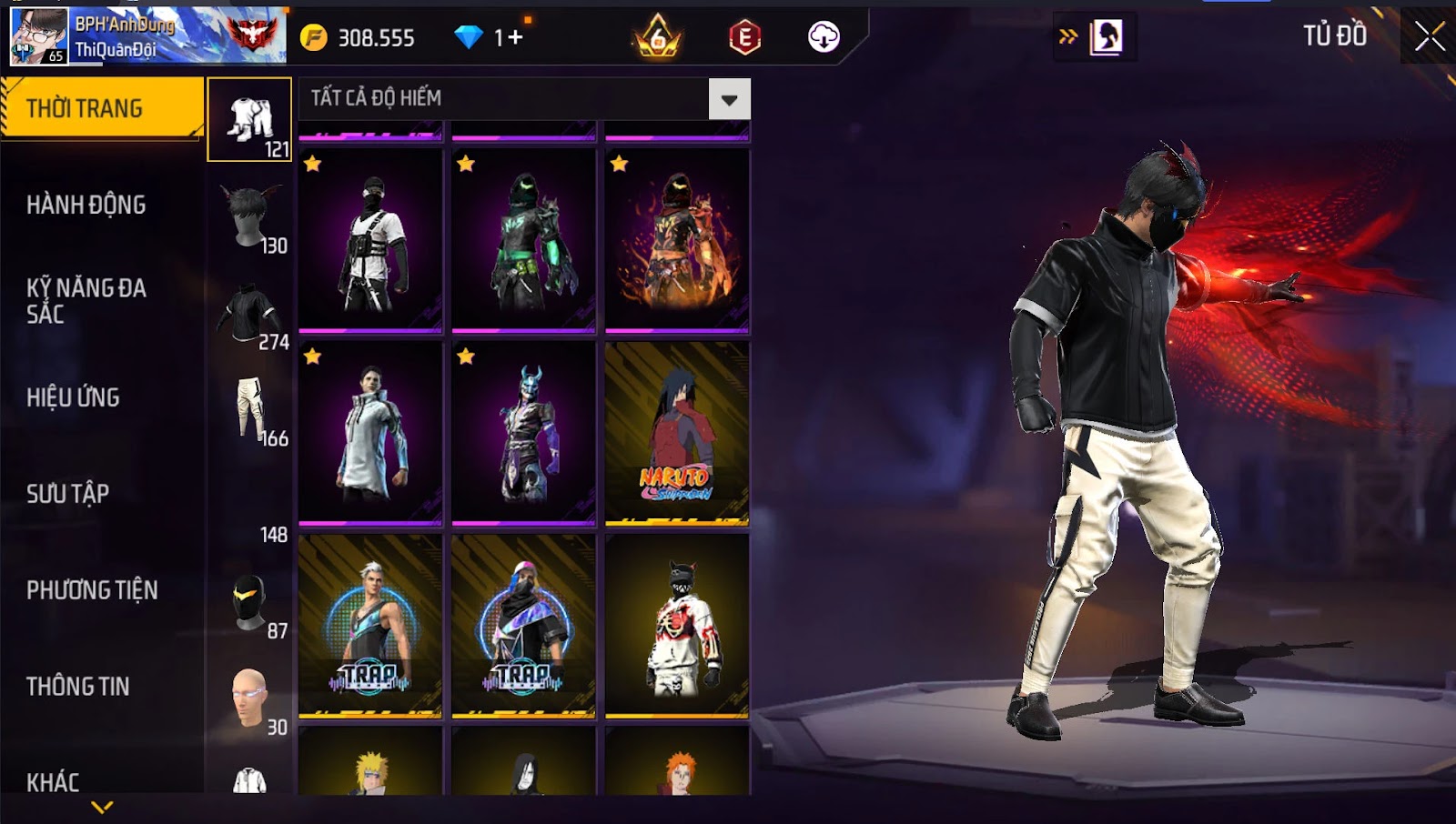1456x824 pixels.
Task: Pick the pants subcategory showing 166
Action: [x=250, y=411]
